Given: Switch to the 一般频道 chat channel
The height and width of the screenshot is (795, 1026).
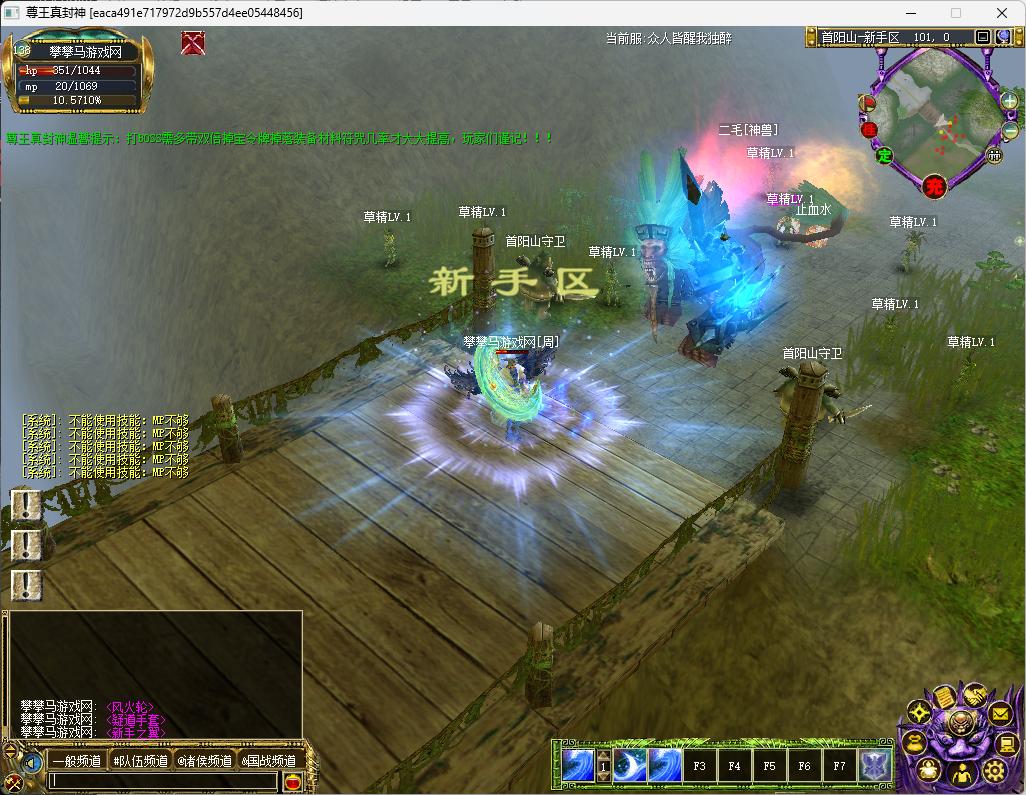Looking at the screenshot, I should tap(76, 761).
